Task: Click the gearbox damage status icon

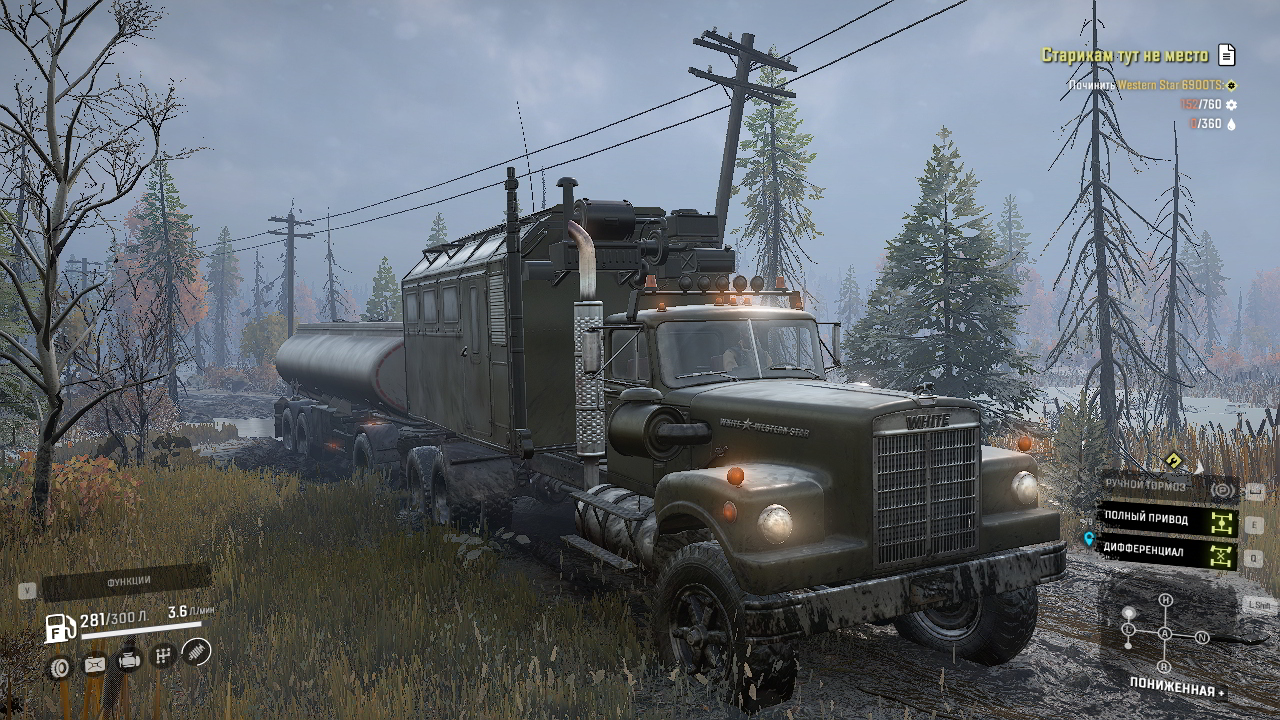Action: (163, 656)
